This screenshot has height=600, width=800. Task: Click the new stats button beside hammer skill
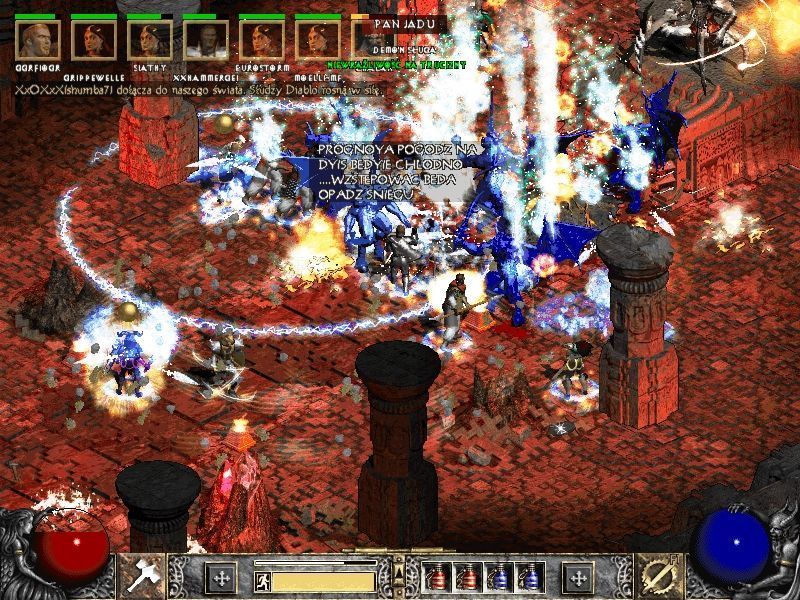221,577
